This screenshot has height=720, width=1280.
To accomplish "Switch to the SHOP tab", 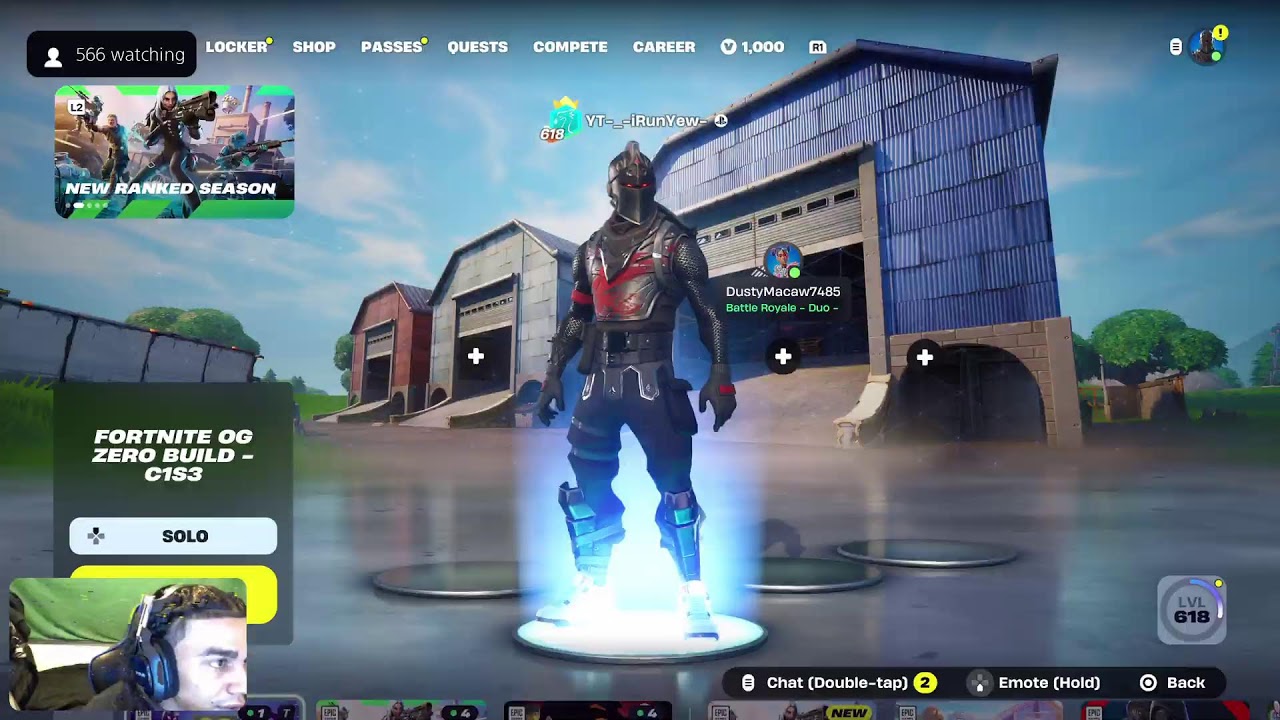I will coord(314,47).
